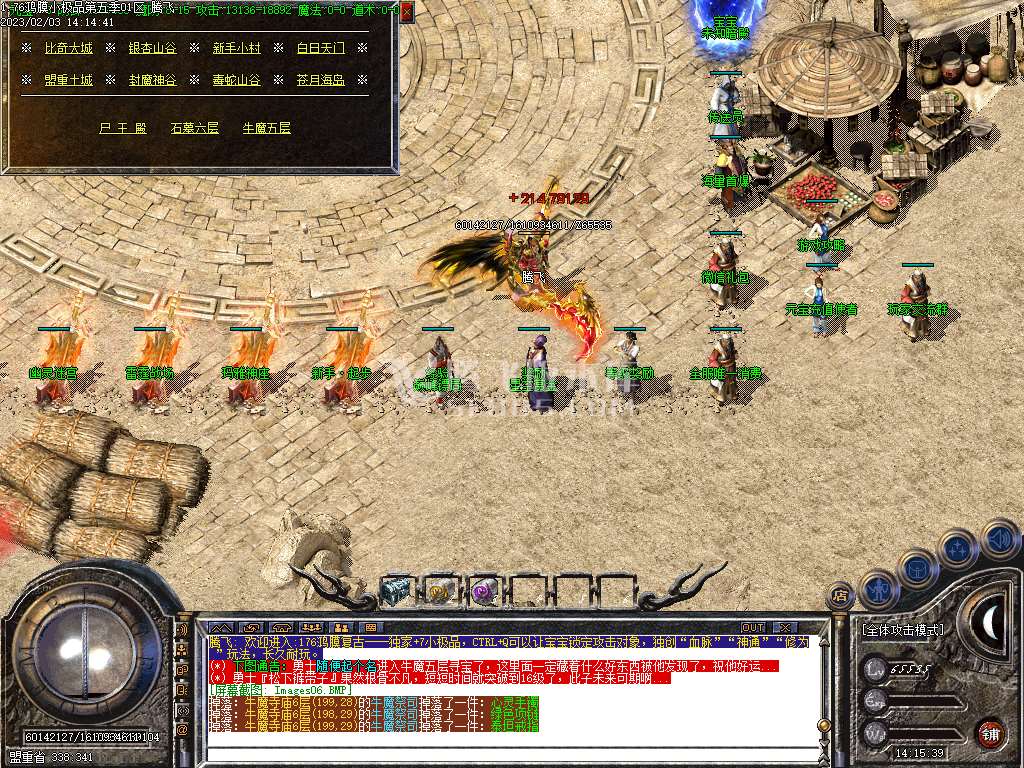This screenshot has height=768, width=1024.
Task: Choose the 银杏山谷 teleport link
Action: pos(152,48)
